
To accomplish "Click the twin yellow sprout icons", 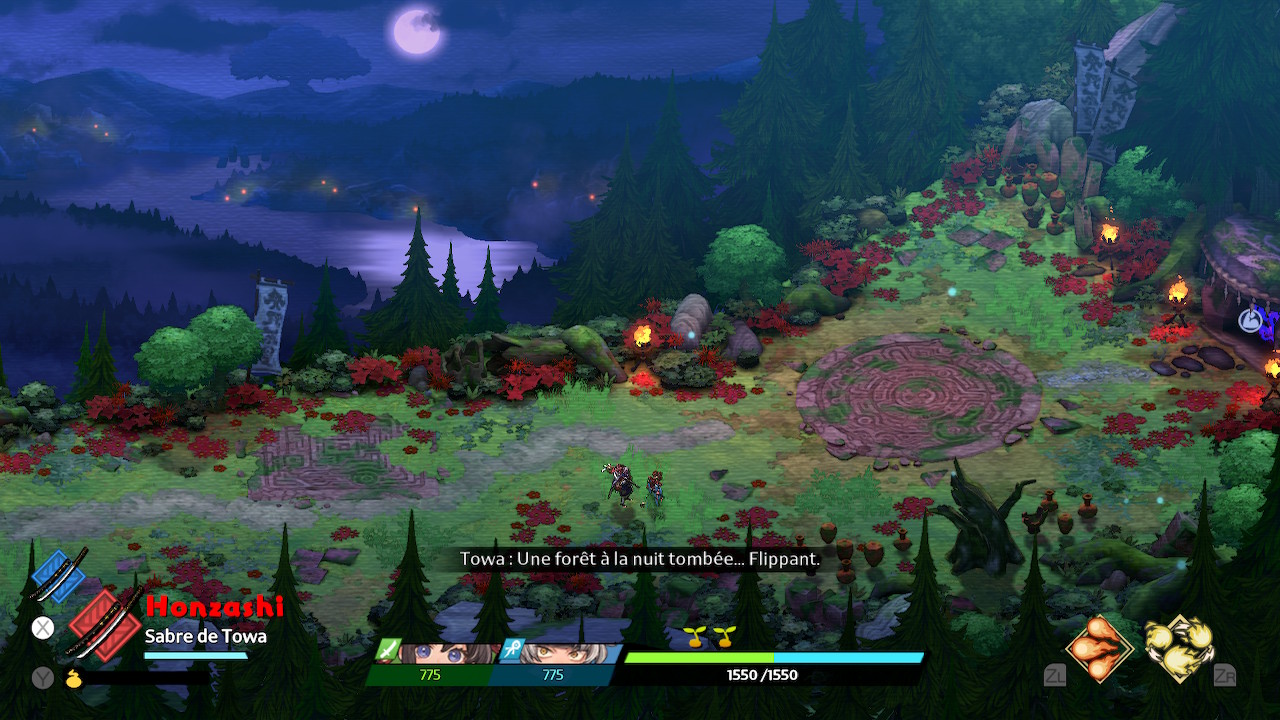I will (x=708, y=634).
